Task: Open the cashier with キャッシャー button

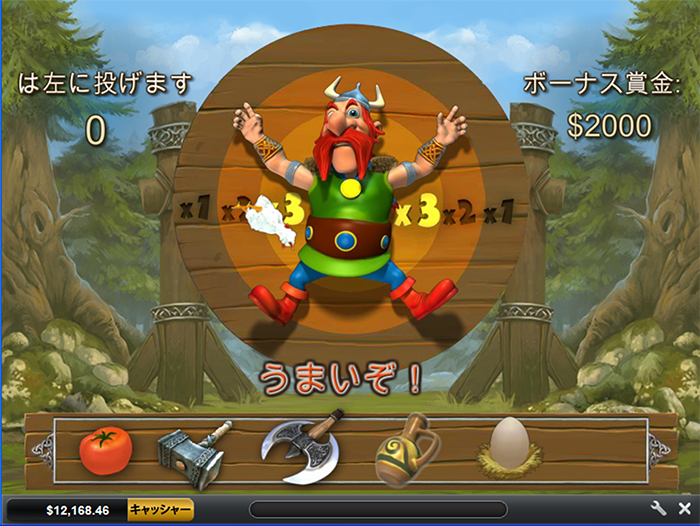Action: pos(160,509)
